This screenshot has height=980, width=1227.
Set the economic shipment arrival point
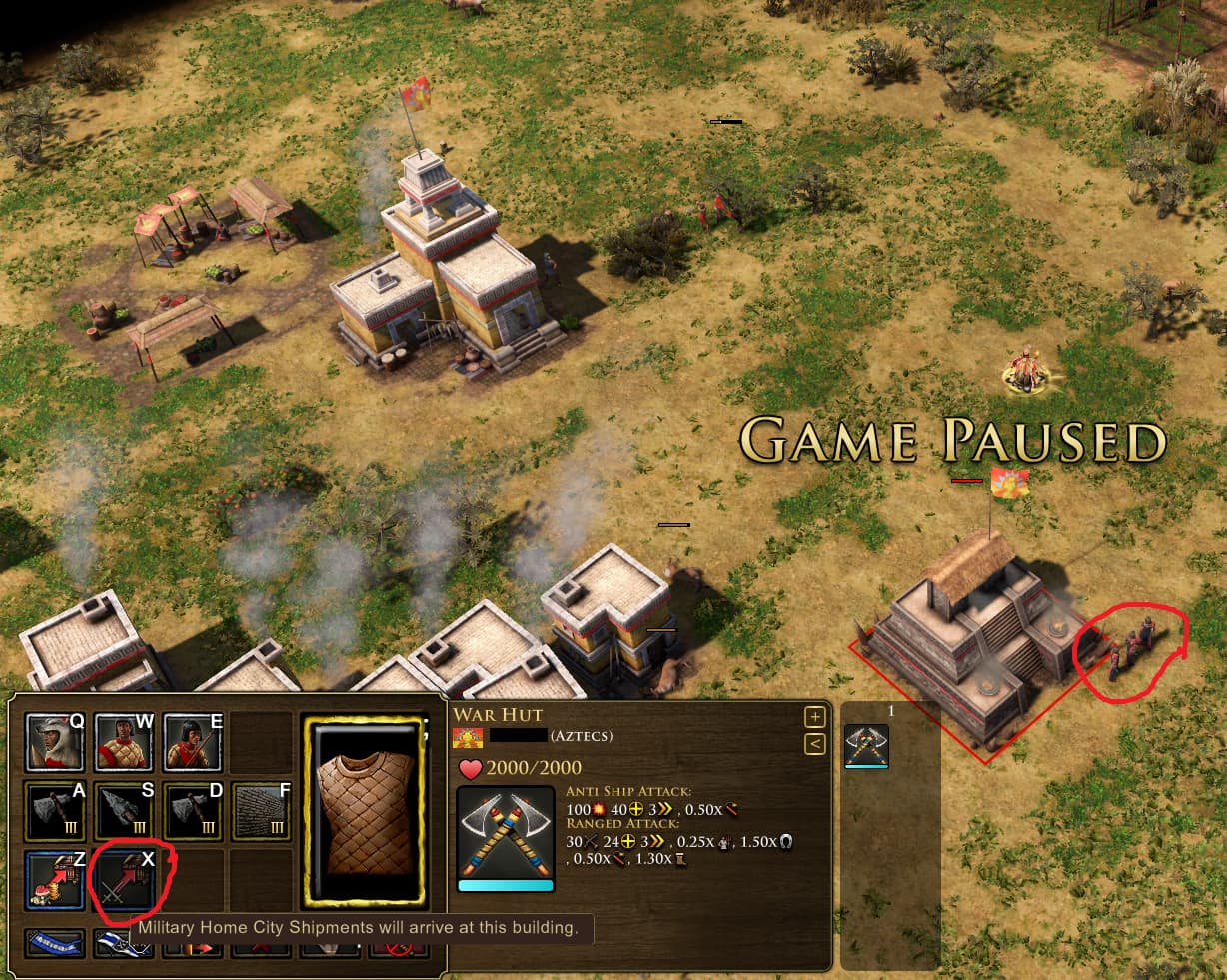(56, 878)
